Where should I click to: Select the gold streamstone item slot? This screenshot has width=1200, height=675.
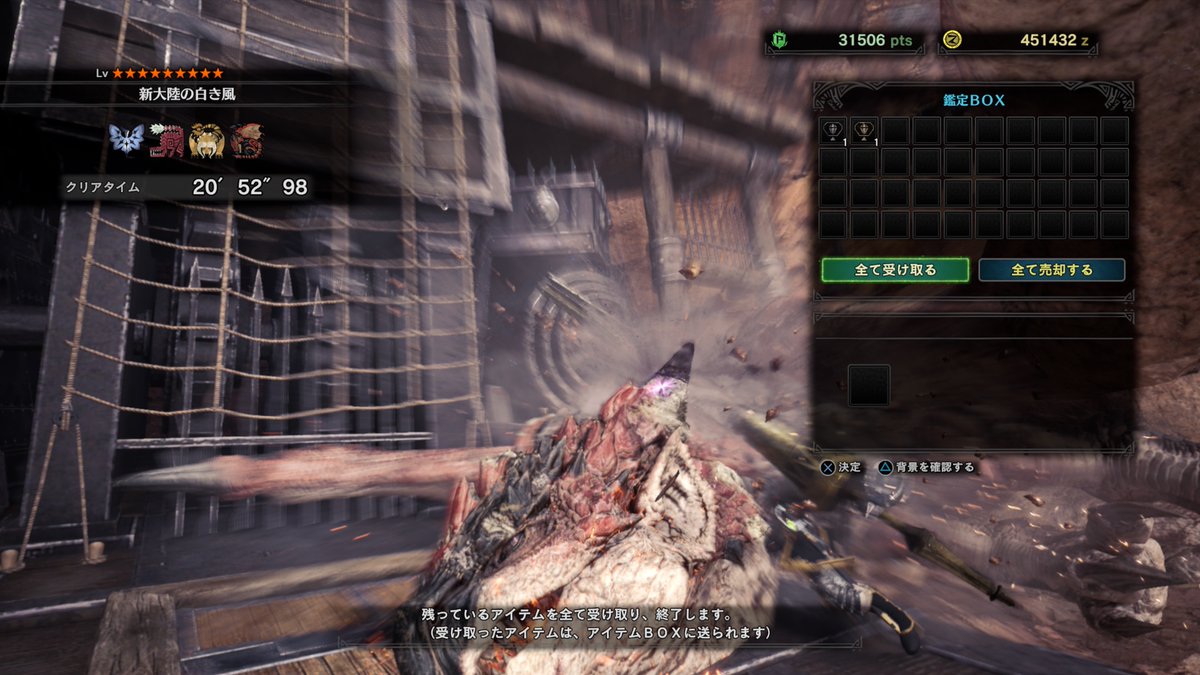coord(864,131)
